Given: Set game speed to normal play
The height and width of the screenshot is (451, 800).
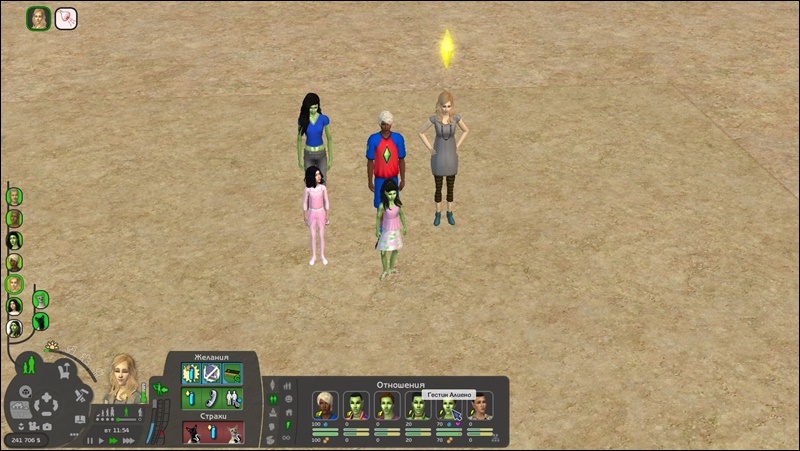Looking at the screenshot, I should click(x=101, y=440).
